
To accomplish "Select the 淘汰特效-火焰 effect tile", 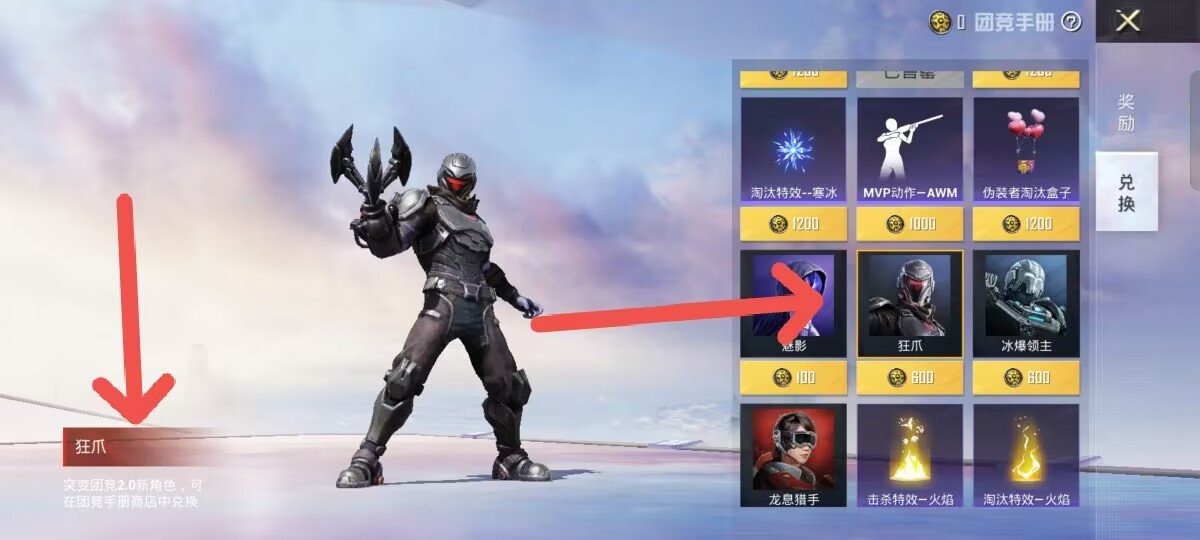I will coord(1025,455).
